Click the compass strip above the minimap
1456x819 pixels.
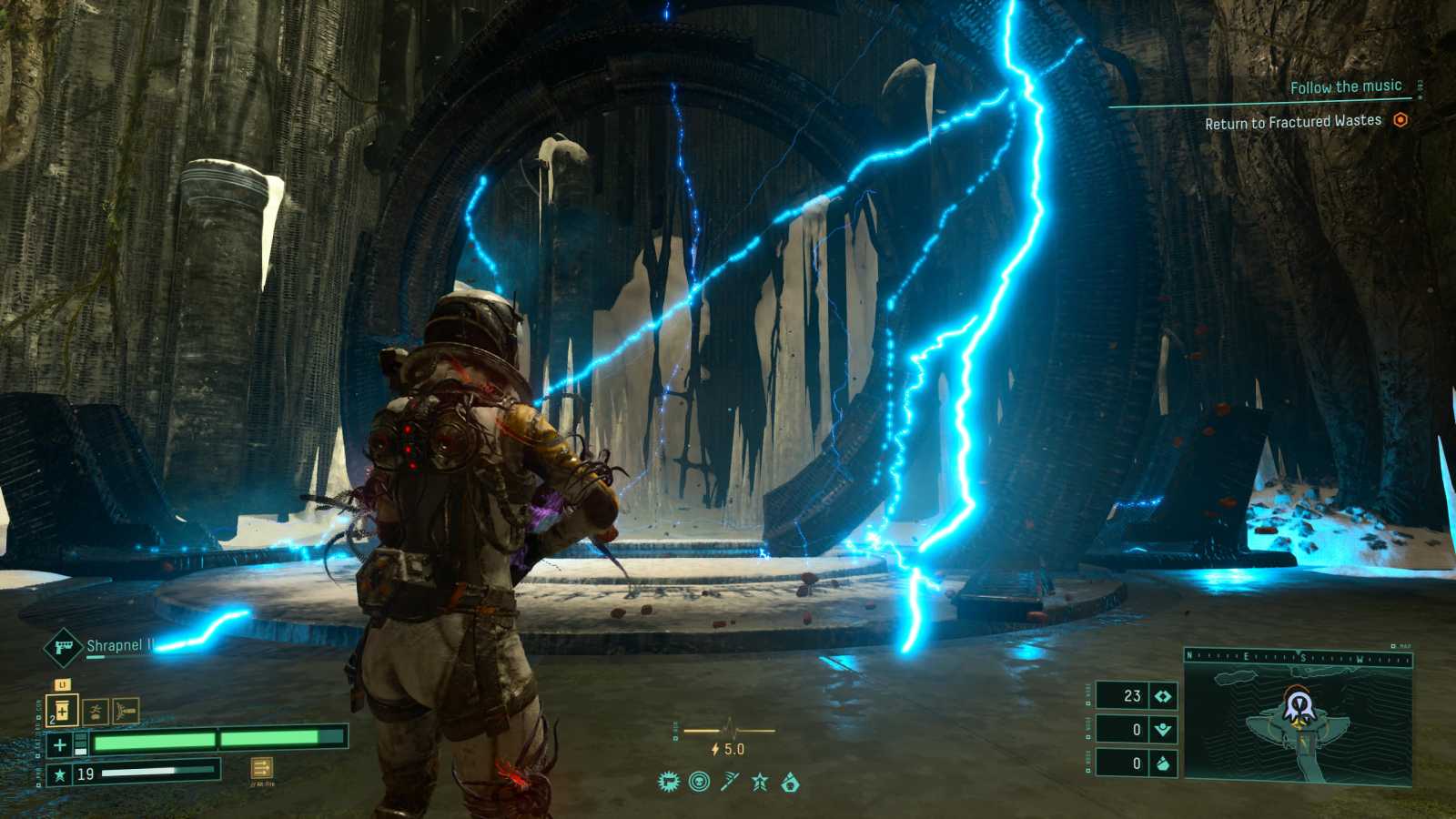[1298, 657]
